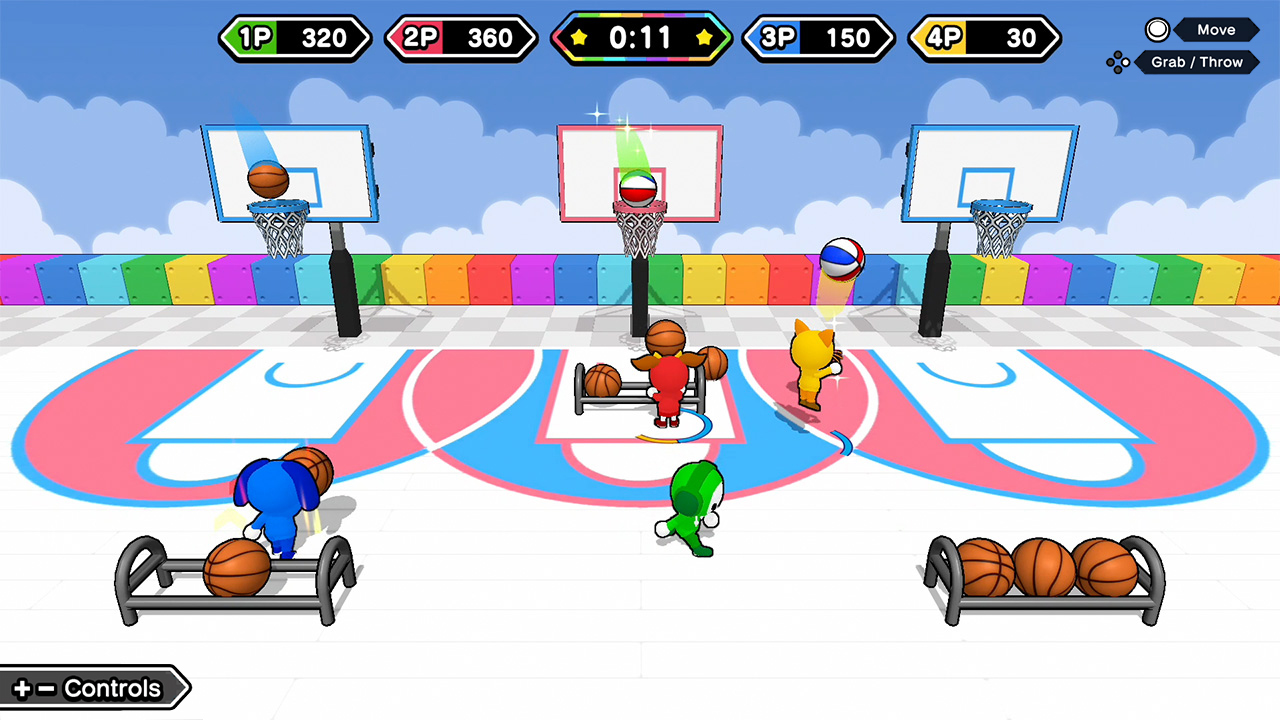Image resolution: width=1280 pixels, height=720 pixels.
Task: Click the Grab / Throw control label
Action: [x=1197, y=62]
